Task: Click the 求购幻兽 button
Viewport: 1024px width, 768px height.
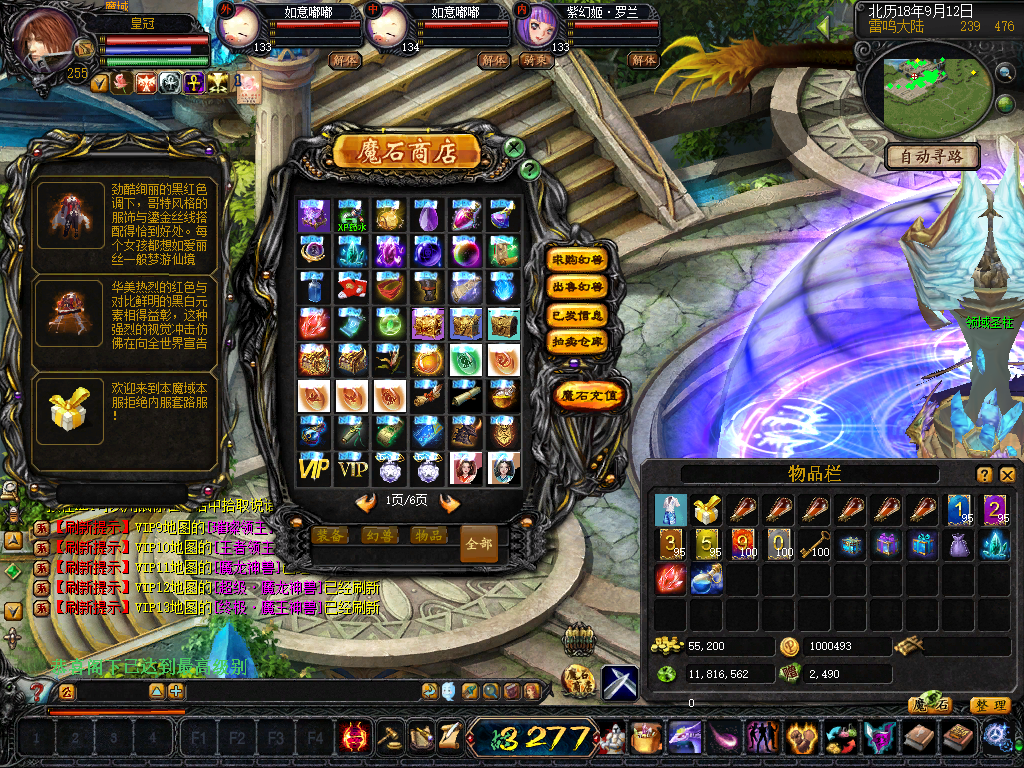Action: click(x=578, y=259)
